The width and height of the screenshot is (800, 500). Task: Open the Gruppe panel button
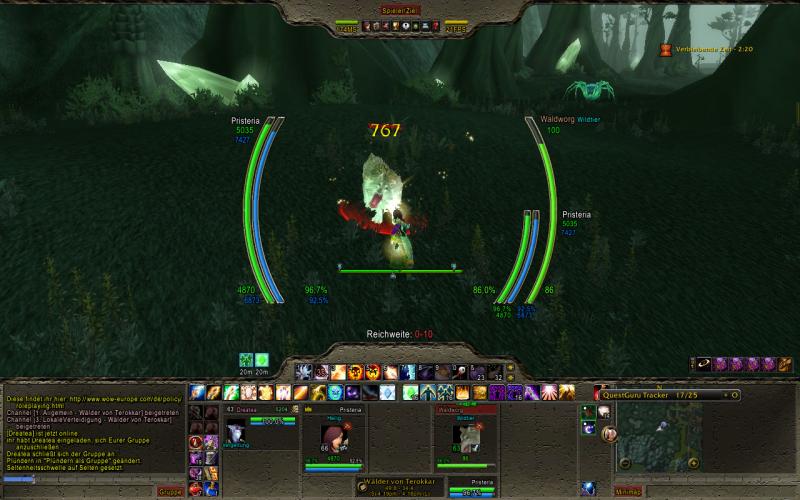click(x=170, y=491)
